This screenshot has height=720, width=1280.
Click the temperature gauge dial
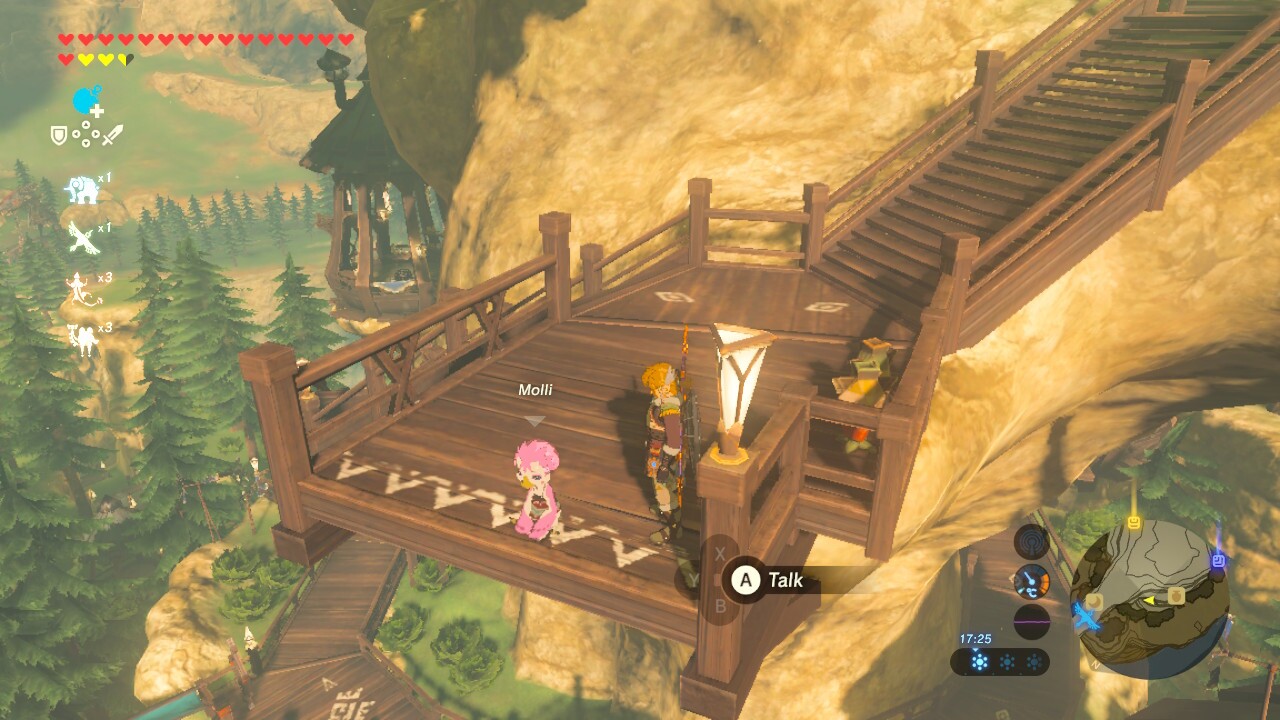[x=1030, y=581]
